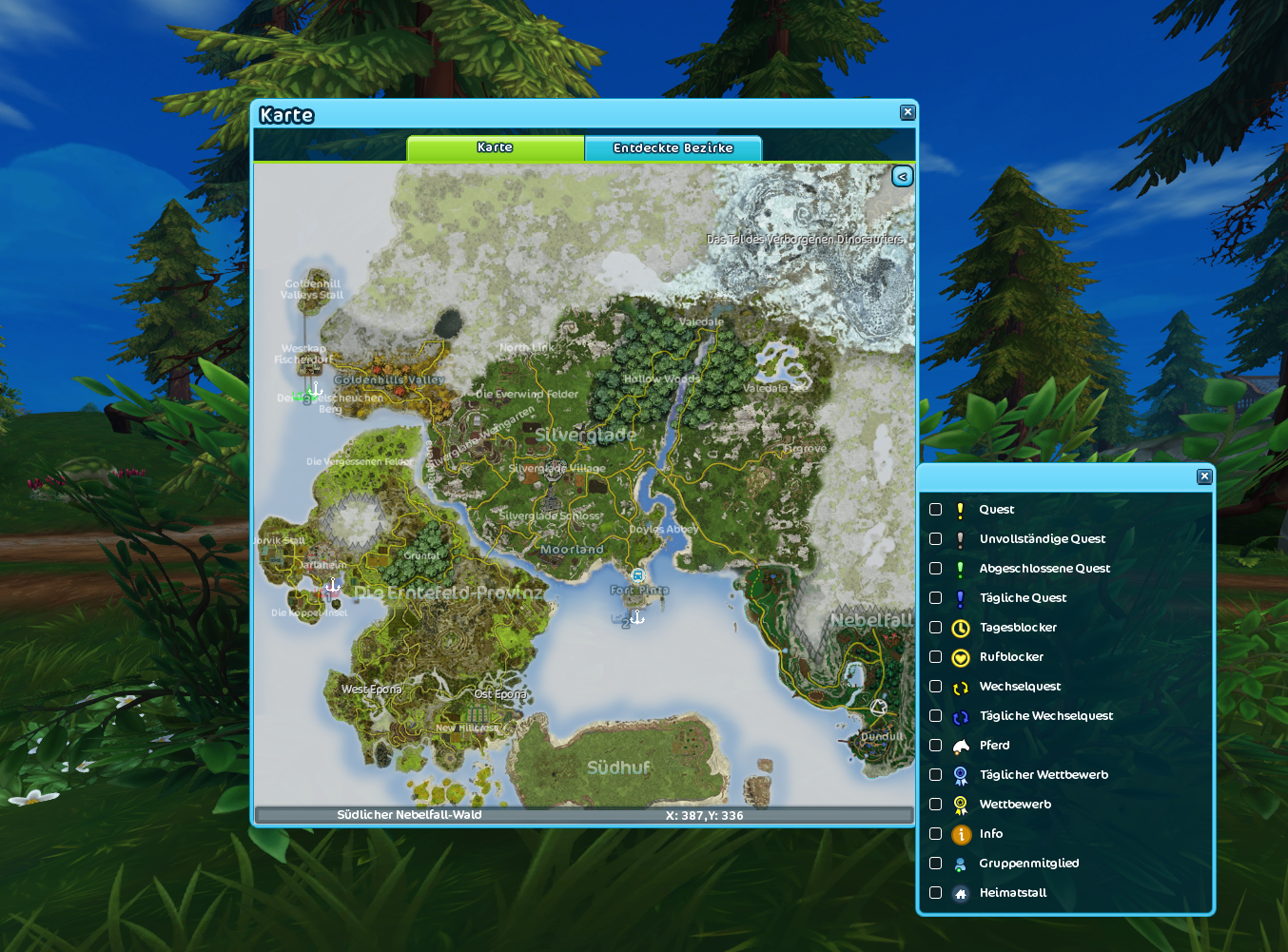Click the Fort Pinta bus stop marker
The image size is (1288, 952).
point(637,575)
